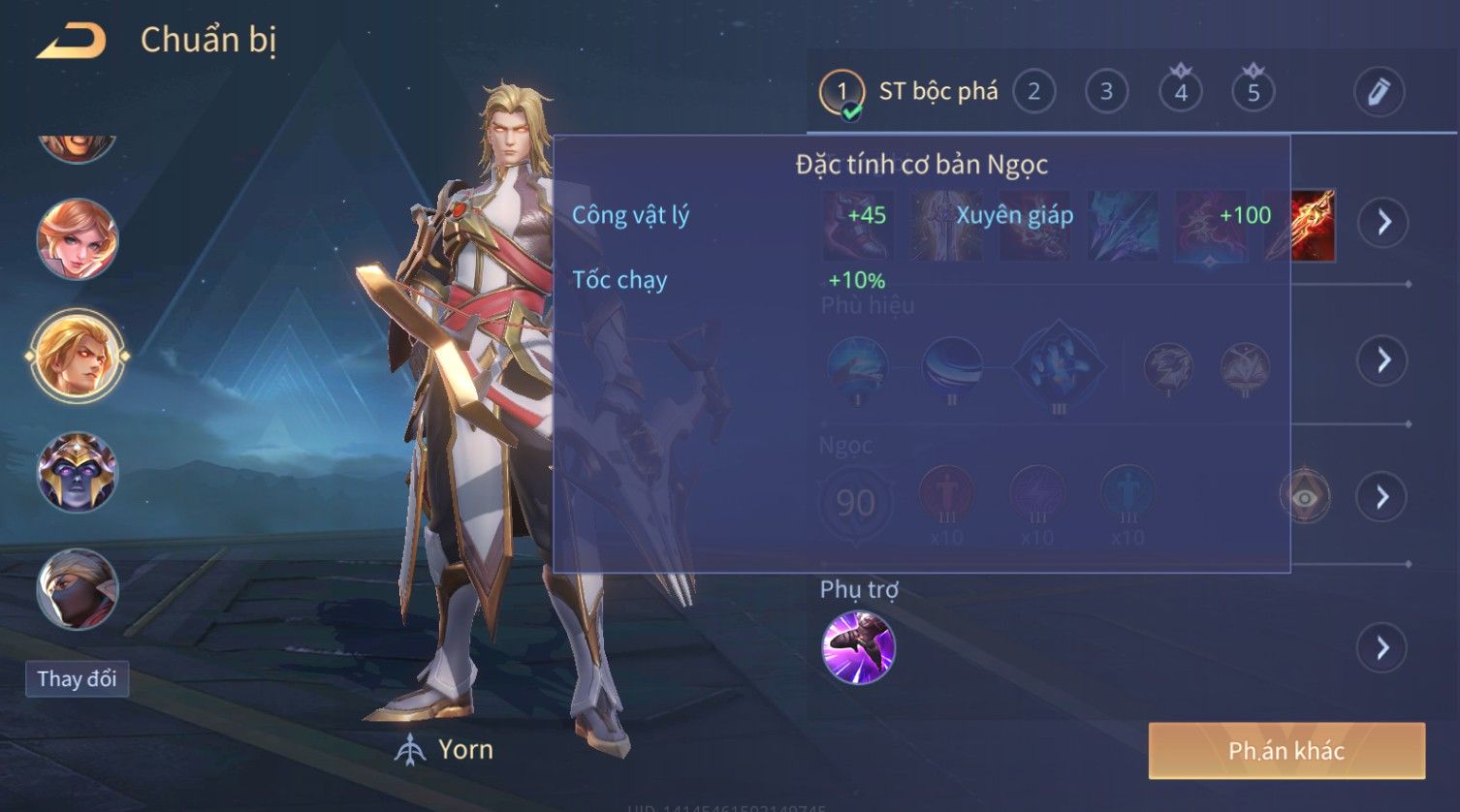Choose preset slot 5
This screenshot has width=1460, height=812.
pyautogui.click(x=1253, y=92)
